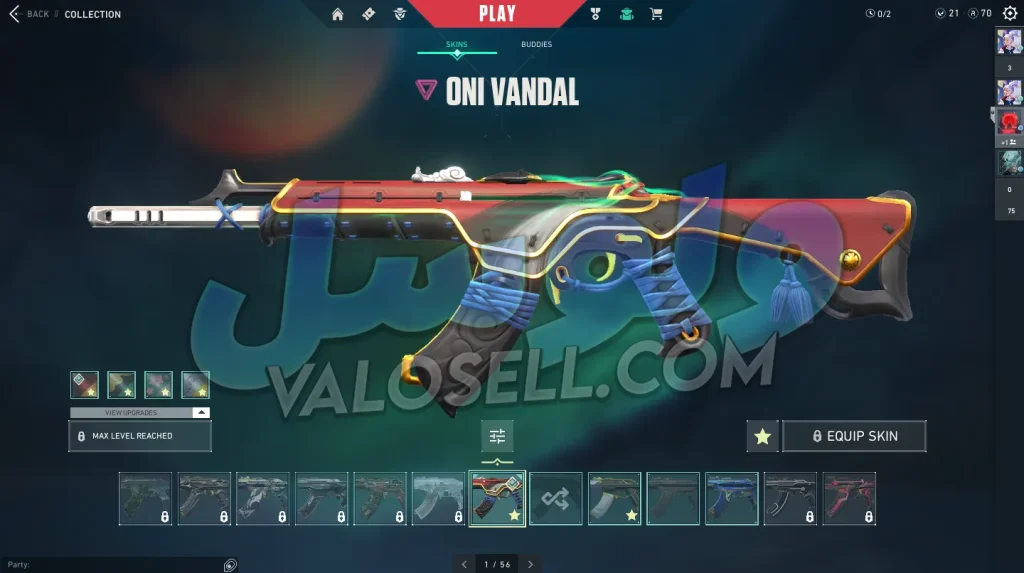Image resolution: width=1024 pixels, height=573 pixels.
Task: Open the store cart icon
Action: 656,14
